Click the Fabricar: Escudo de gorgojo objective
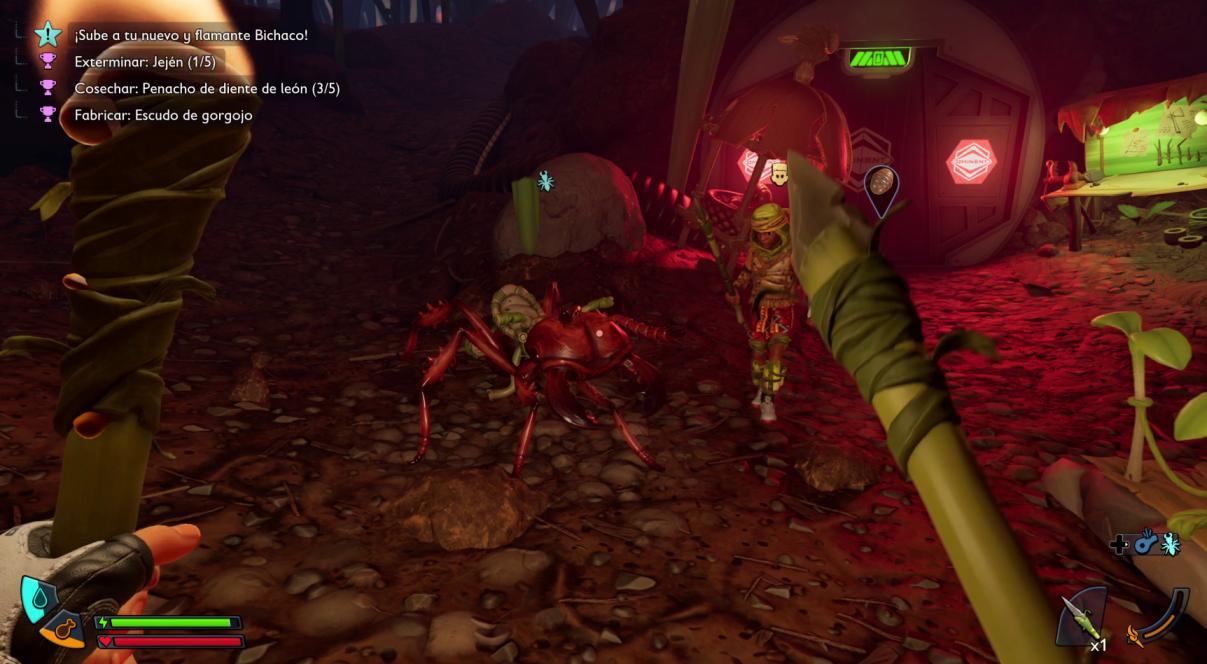Viewport: 1207px width, 664px height. (x=163, y=115)
